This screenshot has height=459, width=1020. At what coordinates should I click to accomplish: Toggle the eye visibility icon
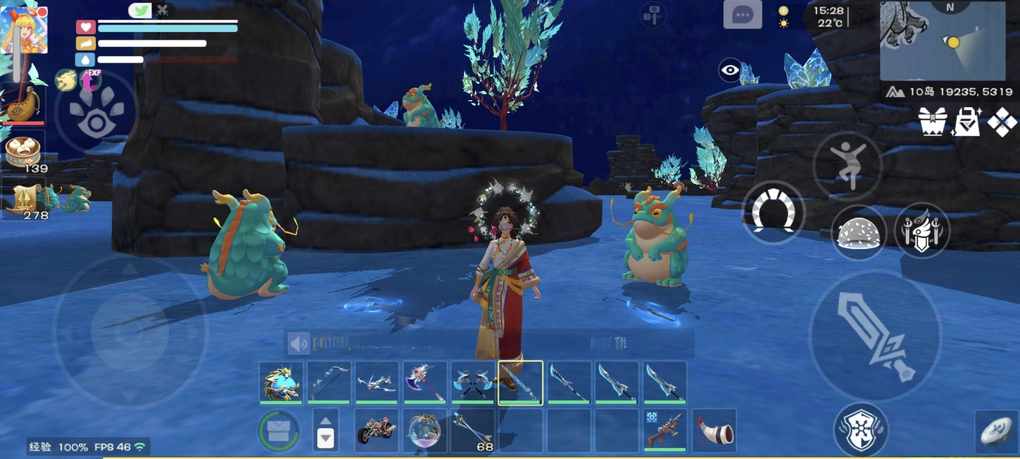tap(730, 70)
